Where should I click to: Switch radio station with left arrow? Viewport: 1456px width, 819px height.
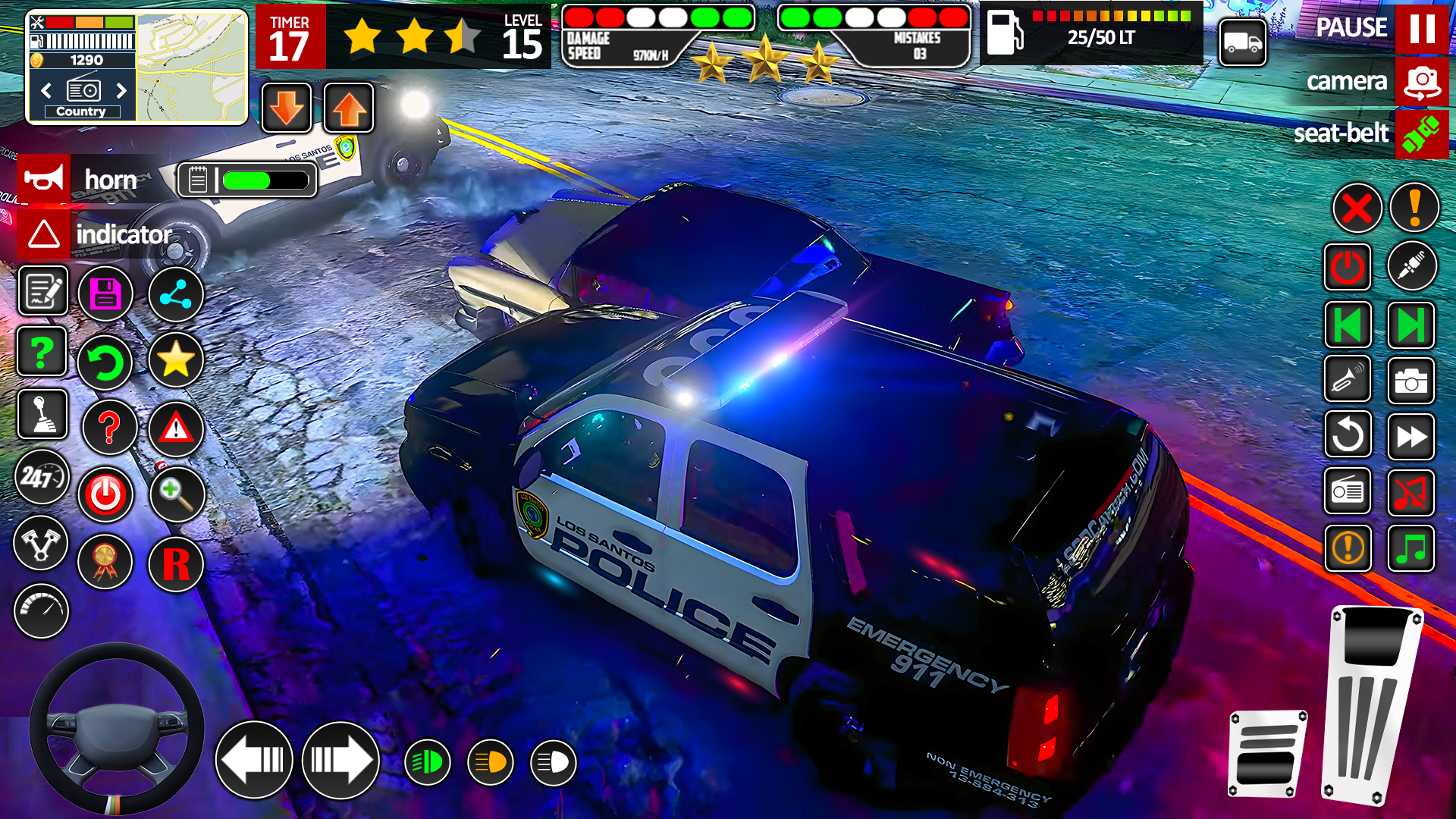tap(45, 91)
